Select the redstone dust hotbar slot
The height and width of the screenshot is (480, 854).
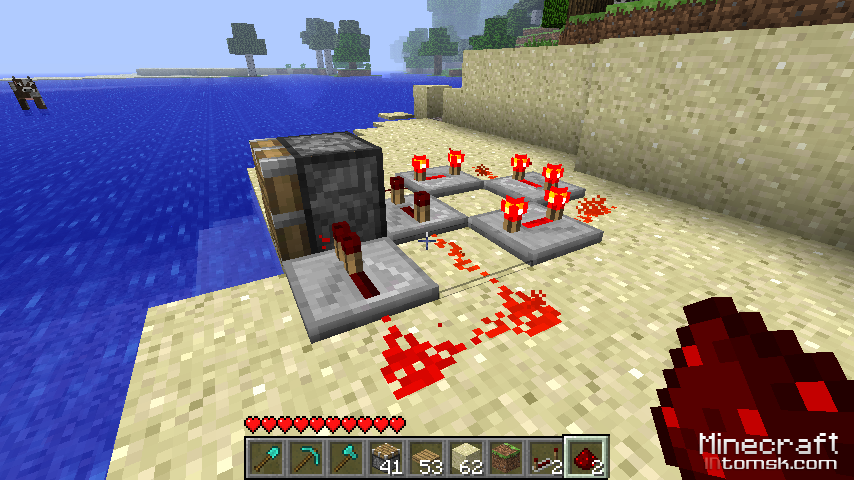[586, 458]
